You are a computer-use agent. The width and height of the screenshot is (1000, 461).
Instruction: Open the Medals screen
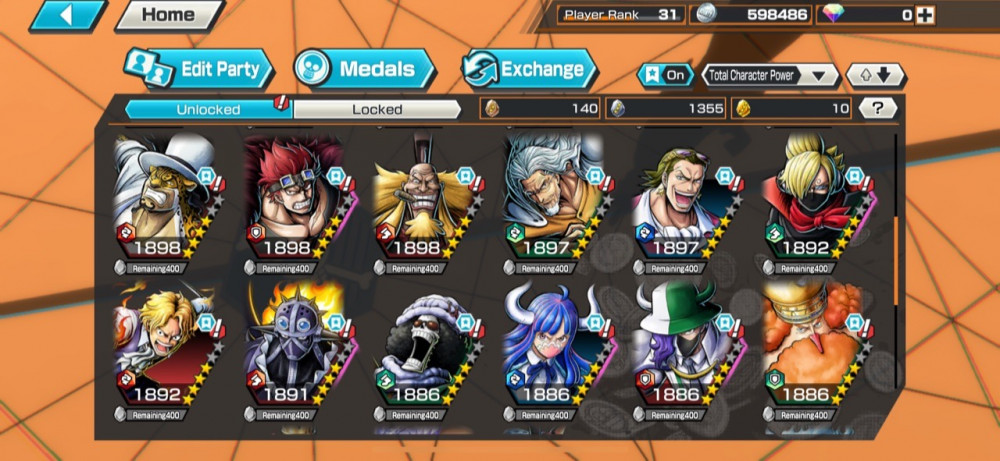point(365,69)
